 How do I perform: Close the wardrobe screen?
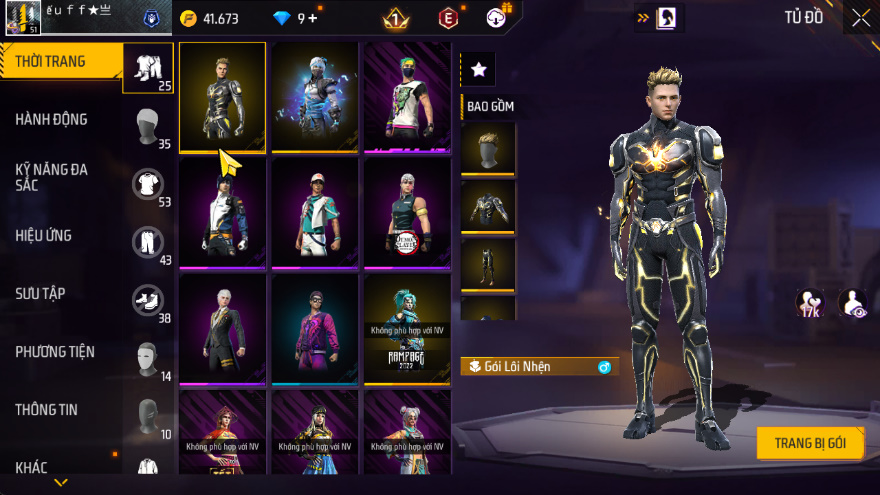(860, 17)
